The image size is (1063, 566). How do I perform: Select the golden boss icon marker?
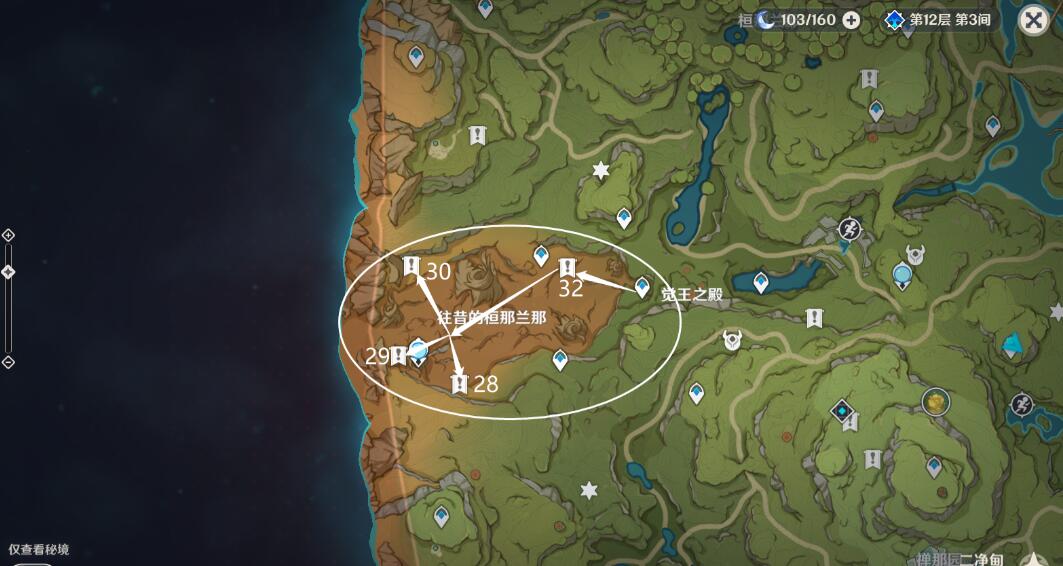point(935,402)
